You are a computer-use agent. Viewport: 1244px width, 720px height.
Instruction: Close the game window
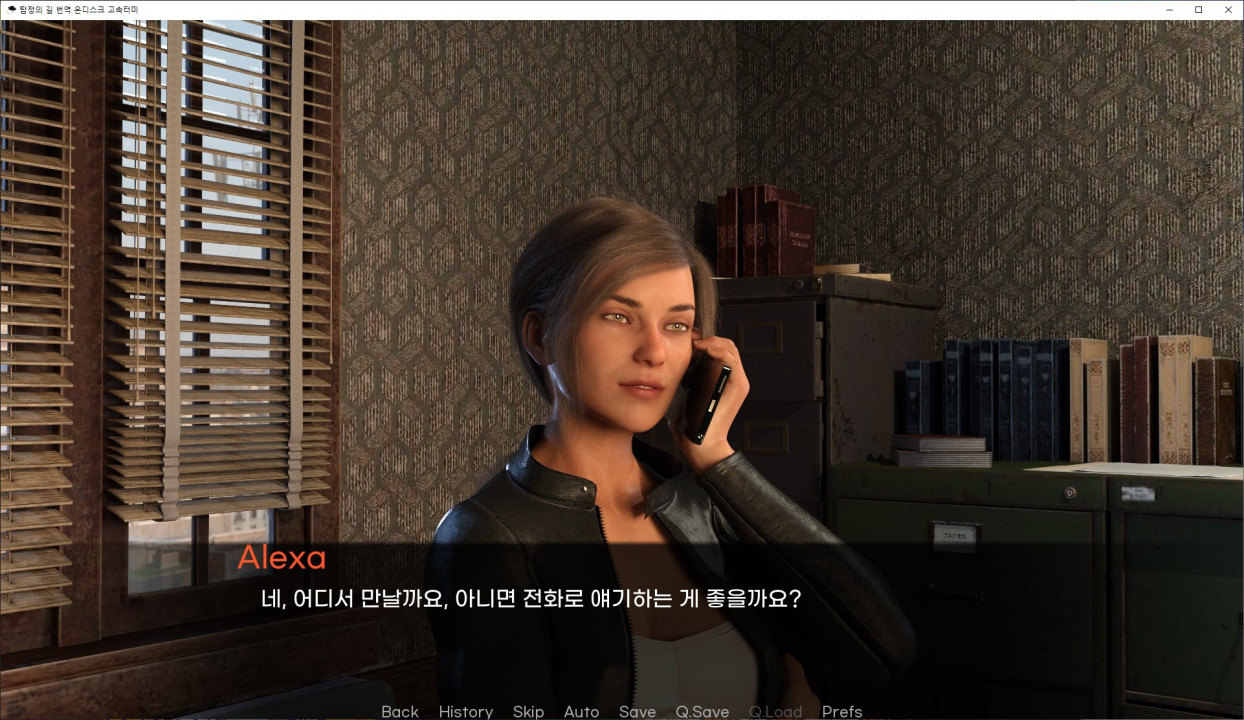tap(1228, 10)
